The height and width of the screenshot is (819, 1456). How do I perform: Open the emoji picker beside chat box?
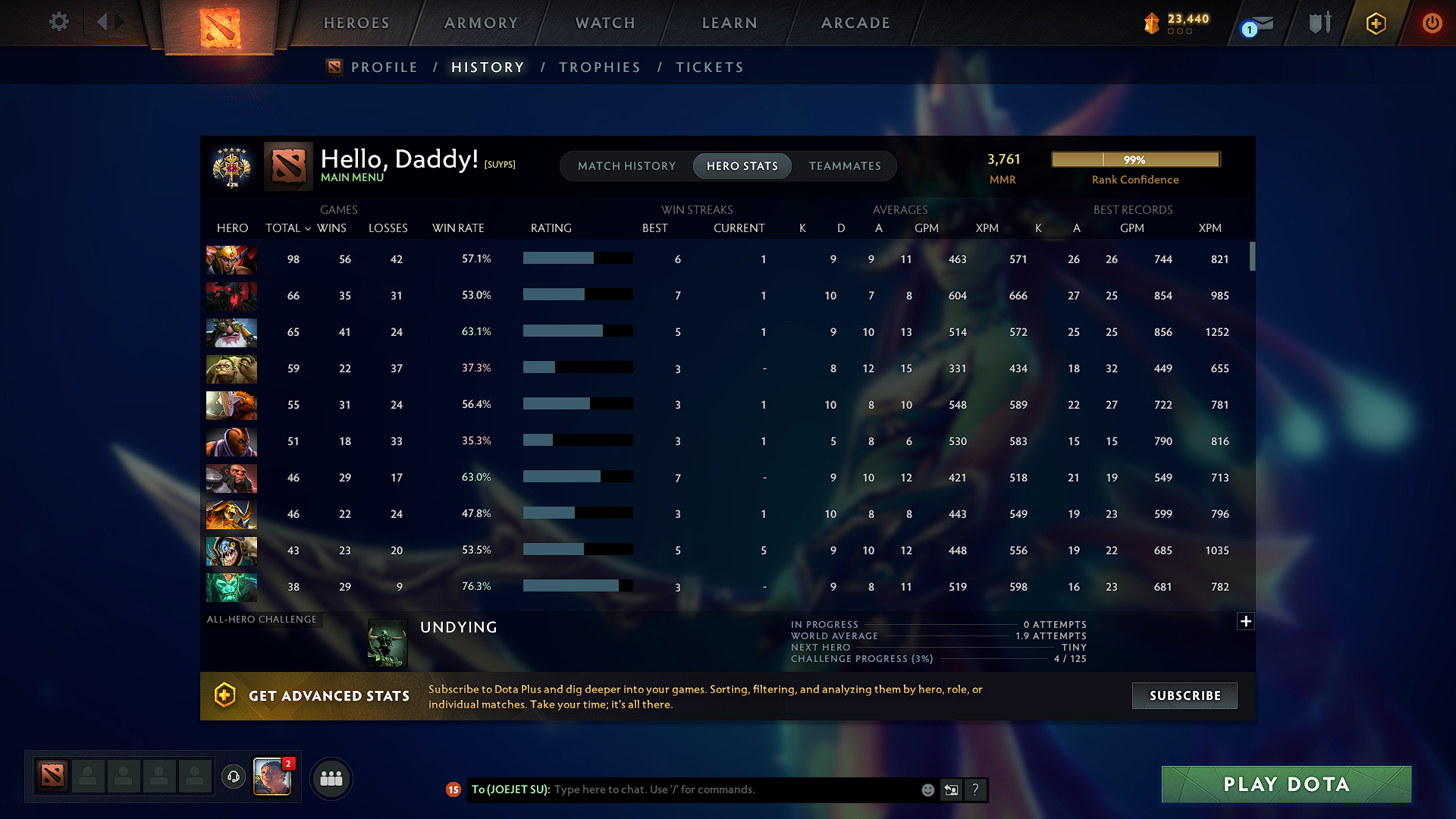pyautogui.click(x=927, y=789)
